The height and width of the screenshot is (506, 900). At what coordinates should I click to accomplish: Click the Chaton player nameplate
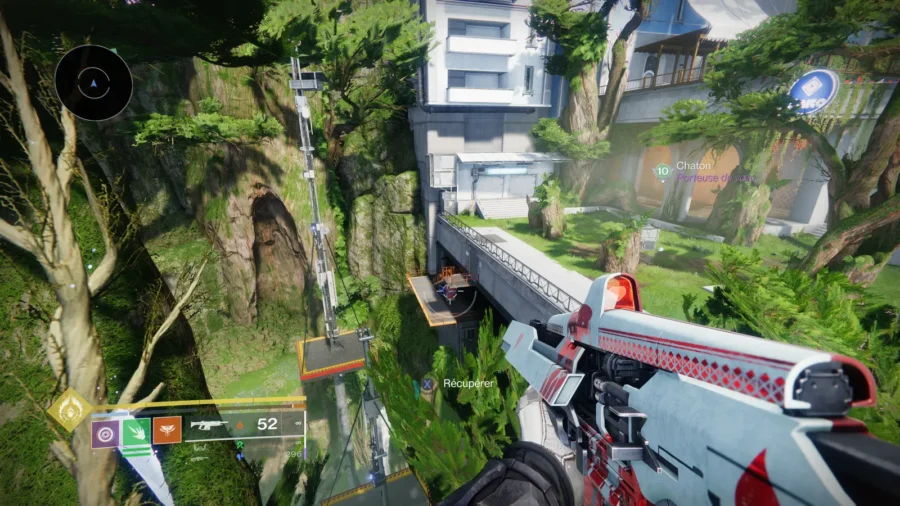tap(693, 166)
